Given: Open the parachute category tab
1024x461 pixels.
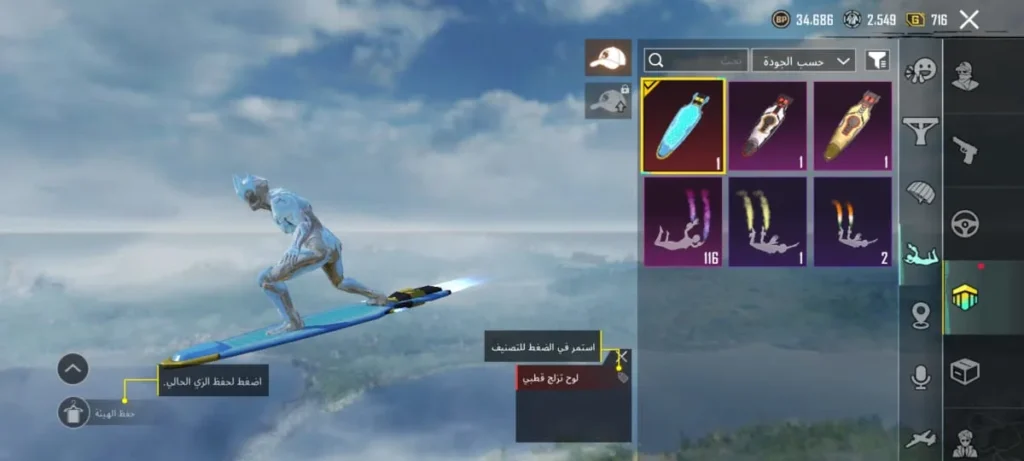Looking at the screenshot, I should click(x=920, y=192).
